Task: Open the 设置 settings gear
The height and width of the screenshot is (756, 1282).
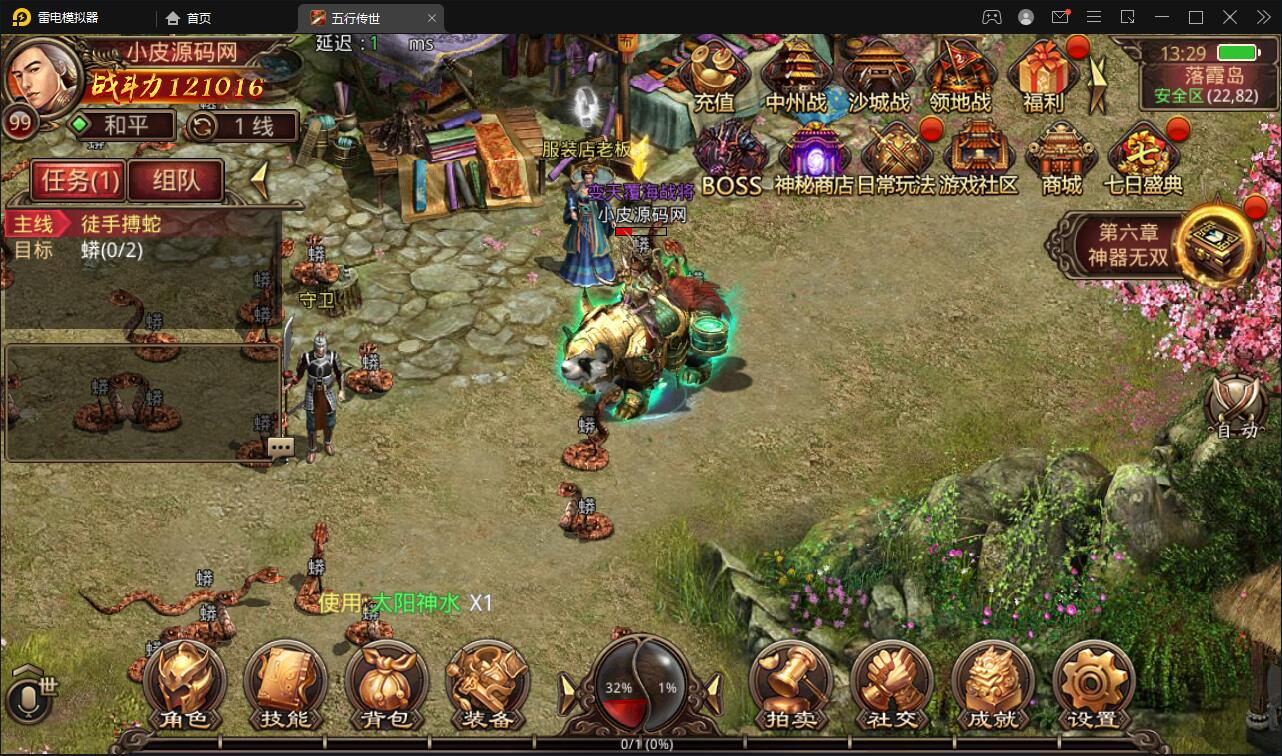Action: (x=1093, y=686)
